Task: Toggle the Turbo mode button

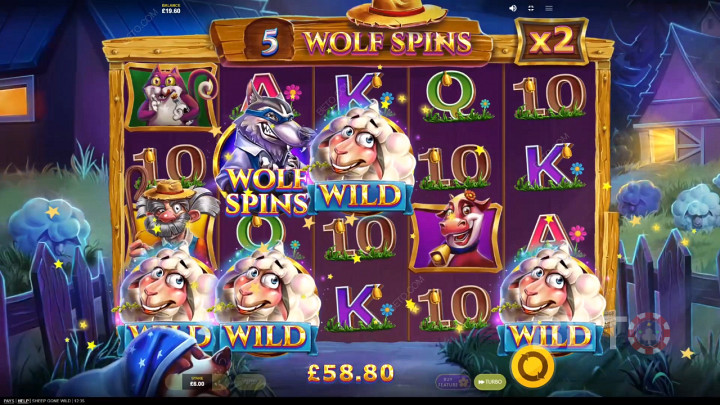Action: coord(489,381)
